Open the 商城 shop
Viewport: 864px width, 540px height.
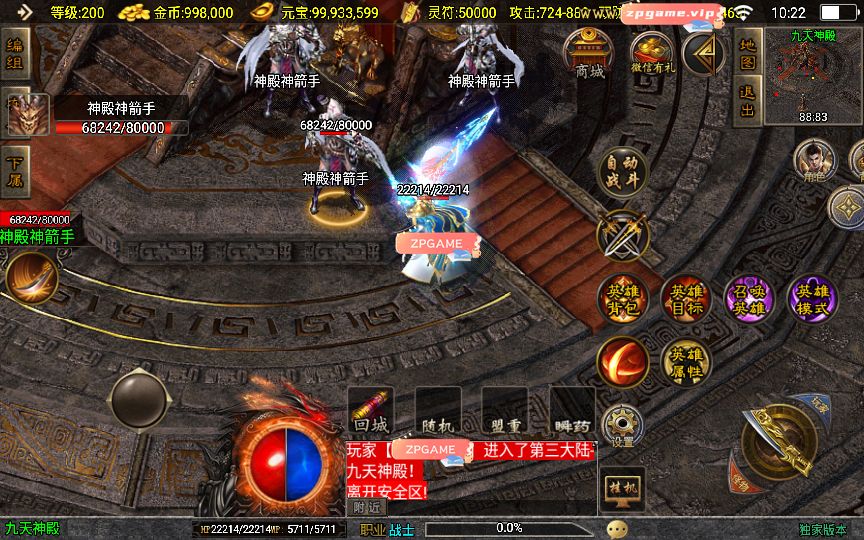click(x=590, y=53)
